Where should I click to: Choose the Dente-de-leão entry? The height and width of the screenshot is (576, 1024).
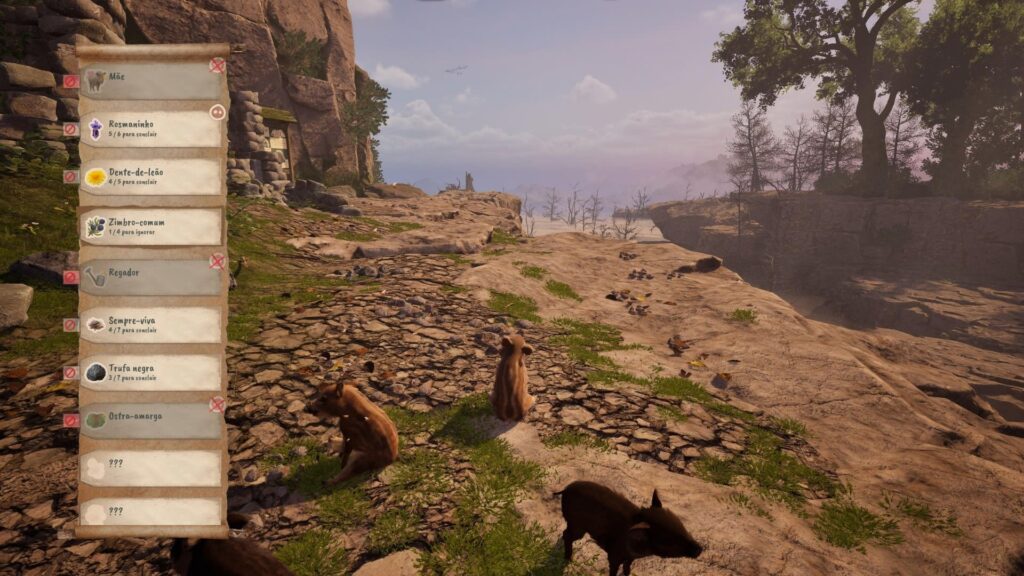150,177
